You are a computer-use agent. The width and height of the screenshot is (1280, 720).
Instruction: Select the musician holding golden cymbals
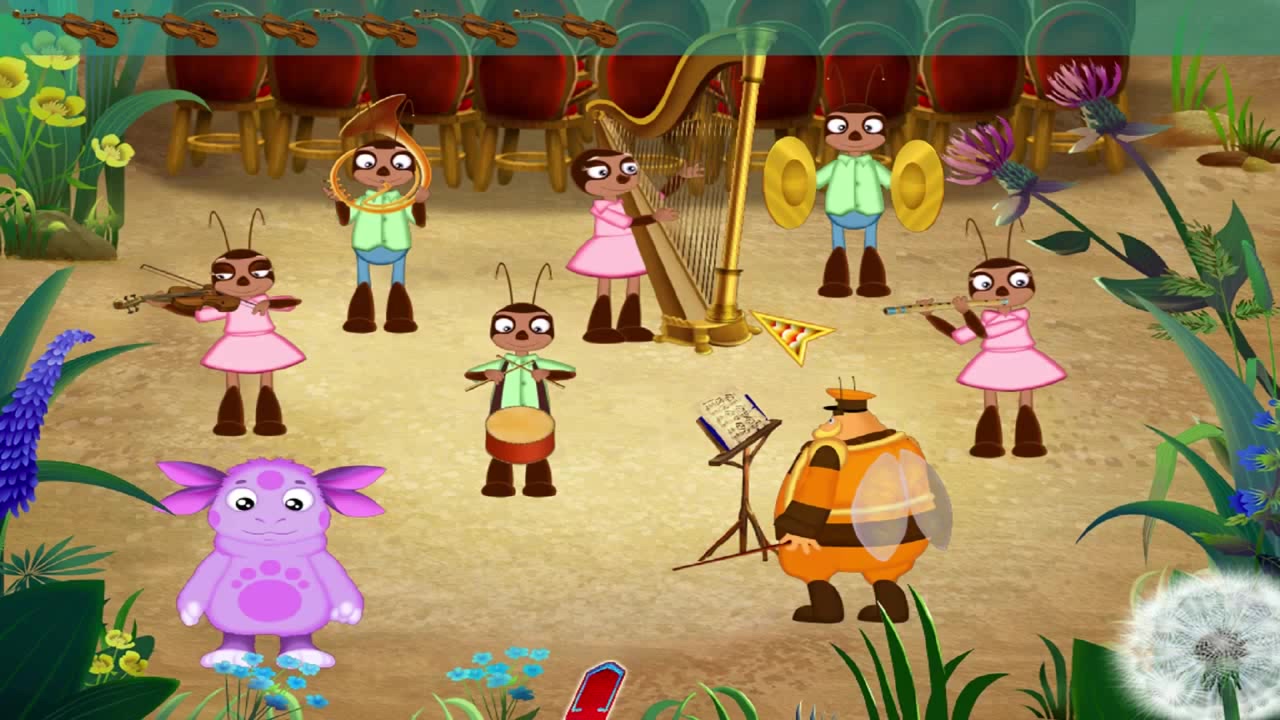(853, 195)
